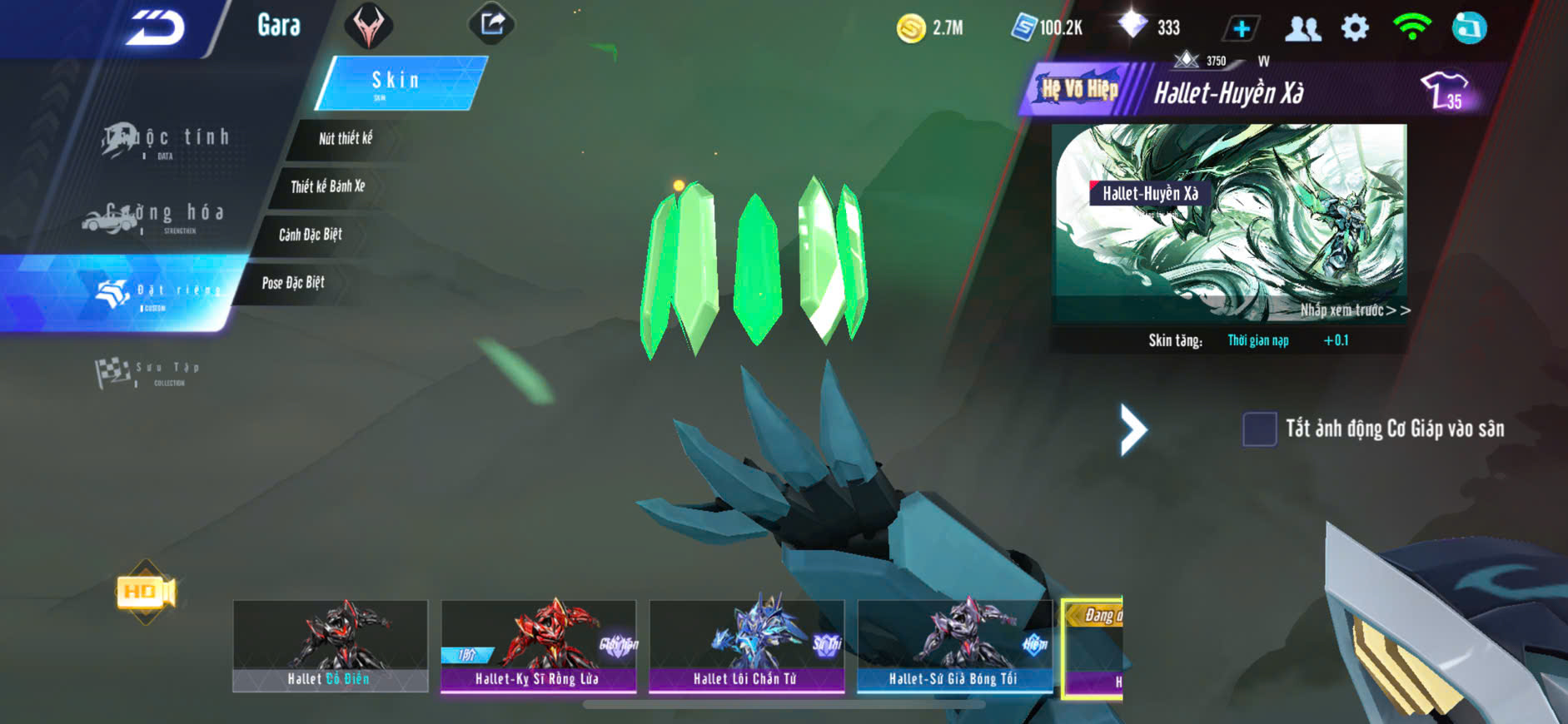The height and width of the screenshot is (724, 1568).
Task: Open the Sưu Tập collection tab
Action: [148, 372]
